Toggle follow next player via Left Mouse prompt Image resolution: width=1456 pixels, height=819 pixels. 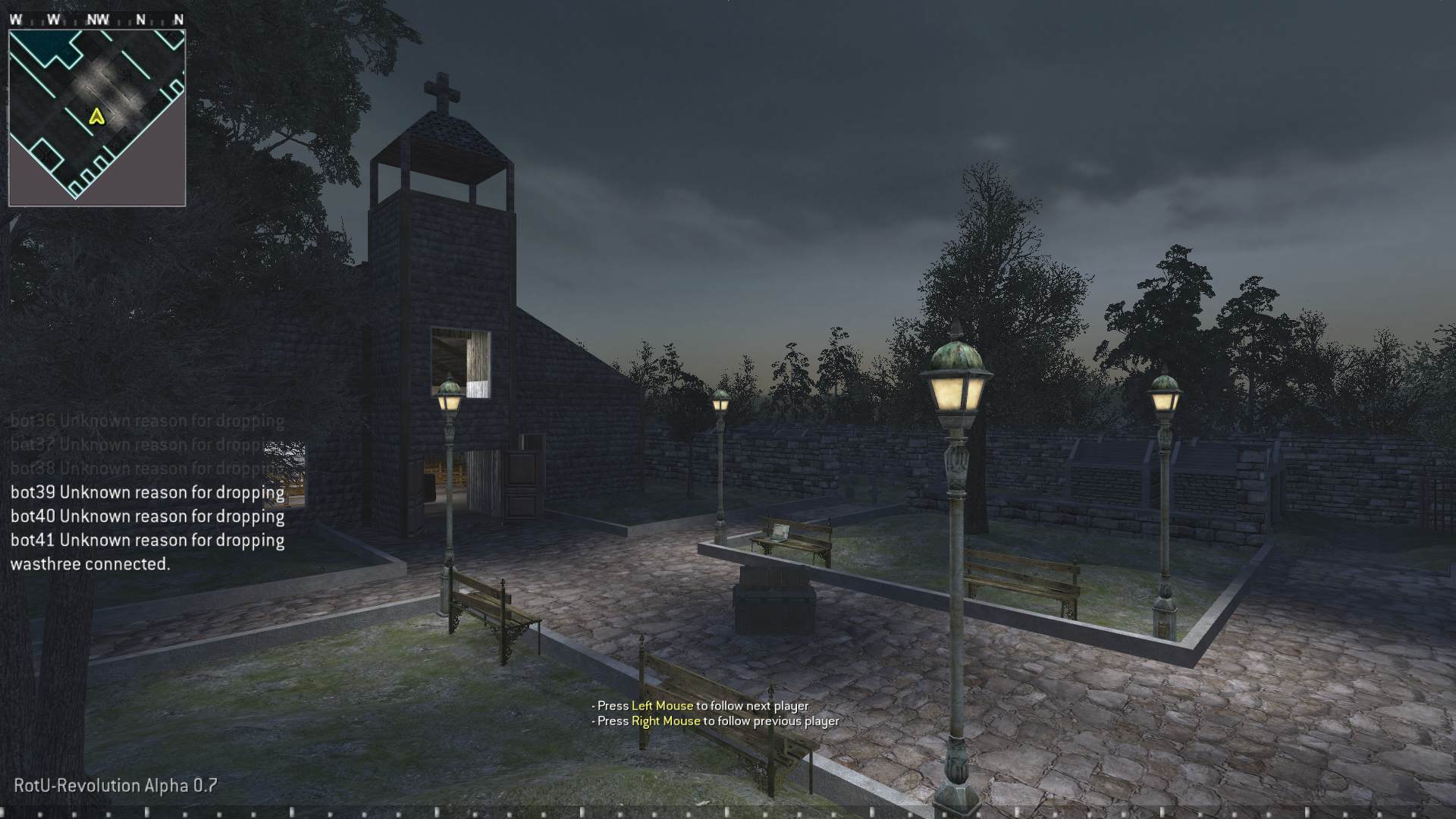pyautogui.click(x=700, y=704)
